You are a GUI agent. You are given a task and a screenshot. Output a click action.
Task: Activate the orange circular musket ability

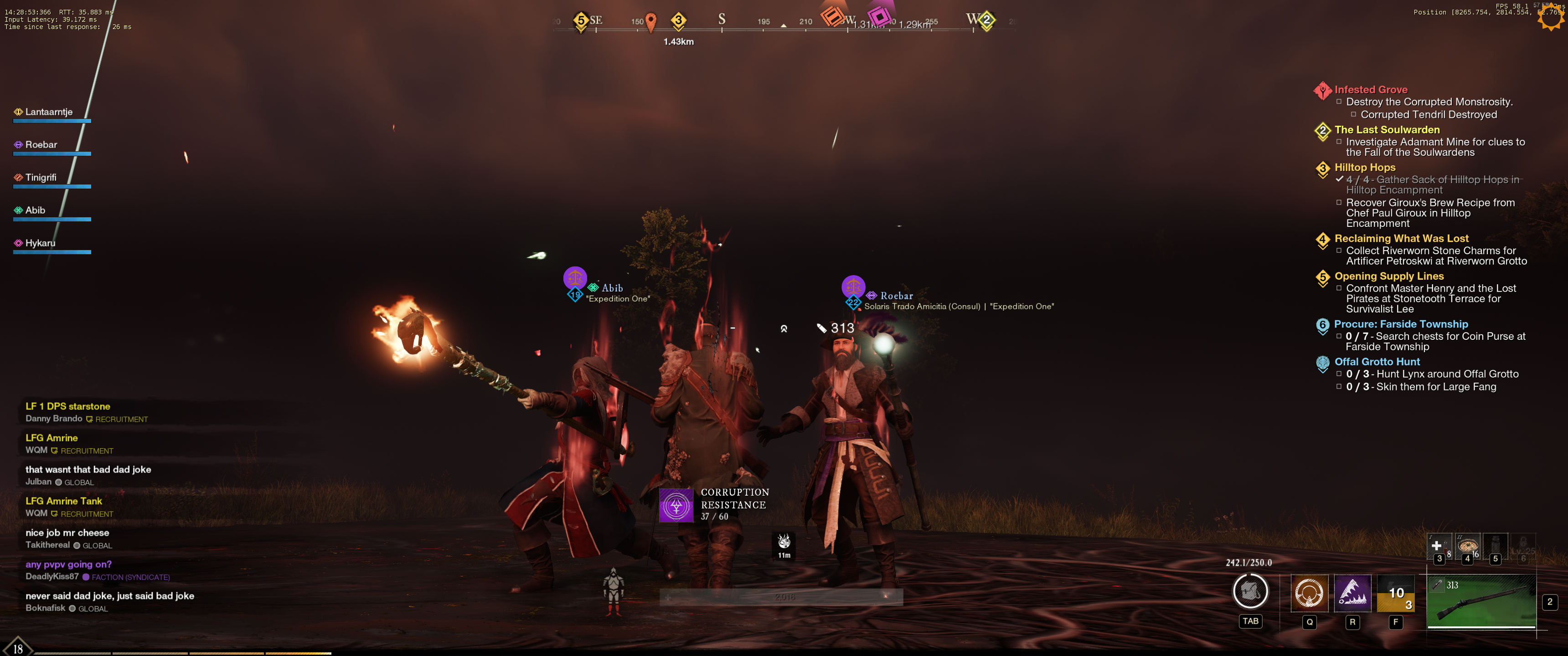[x=1309, y=593]
